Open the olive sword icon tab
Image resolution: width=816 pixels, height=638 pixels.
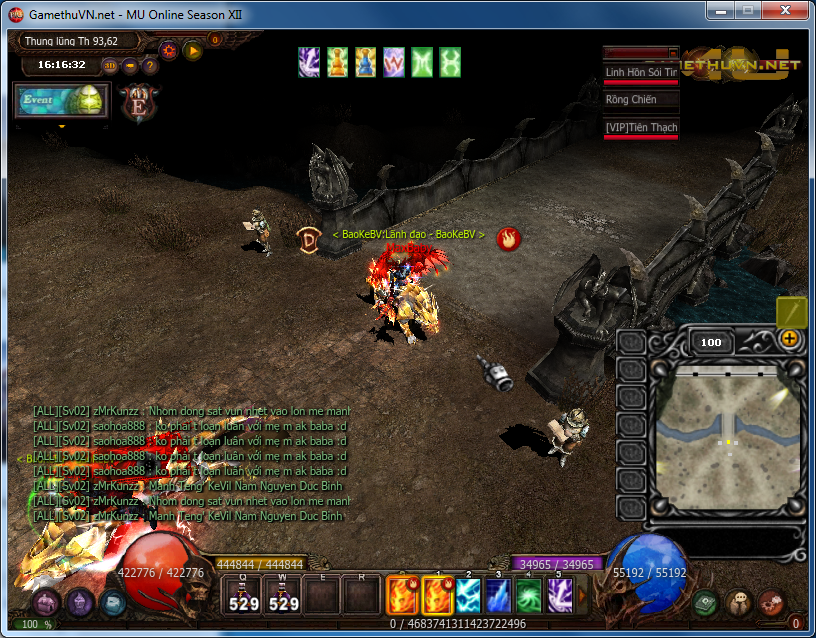[792, 311]
